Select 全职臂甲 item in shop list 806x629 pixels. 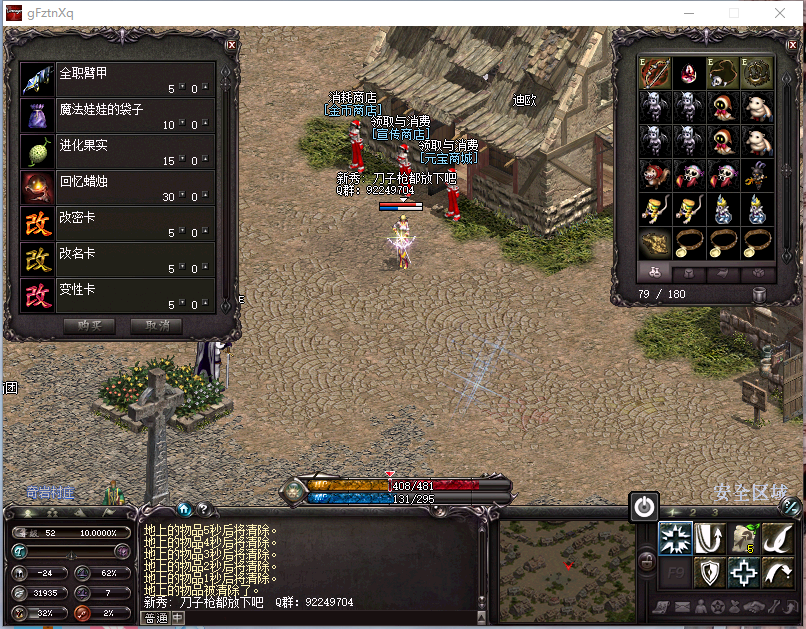[x=118, y=80]
